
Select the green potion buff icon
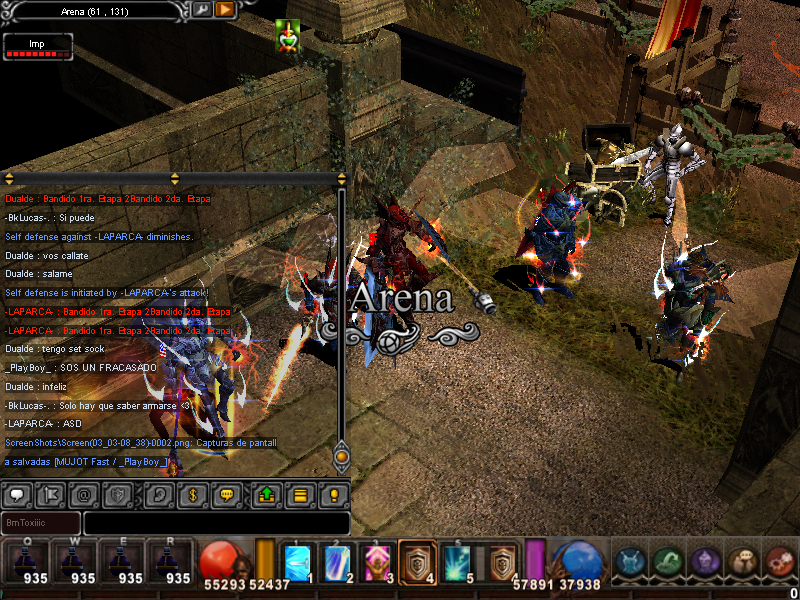pos(288,35)
